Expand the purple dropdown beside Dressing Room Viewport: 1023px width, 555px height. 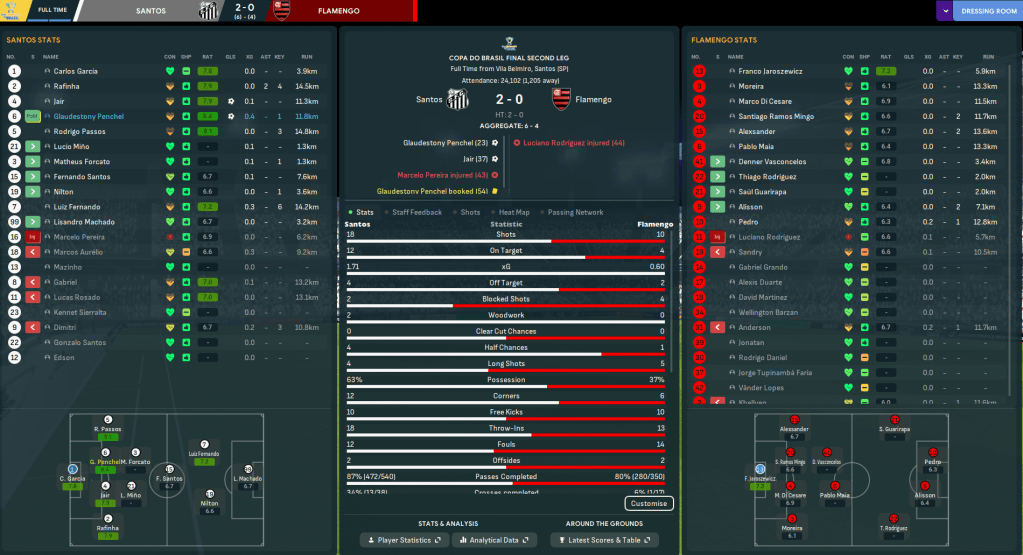[945, 11]
